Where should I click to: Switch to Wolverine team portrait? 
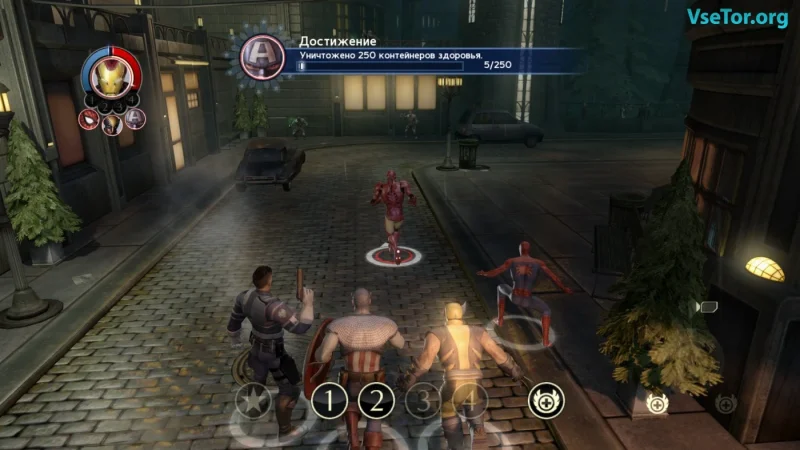112,122
